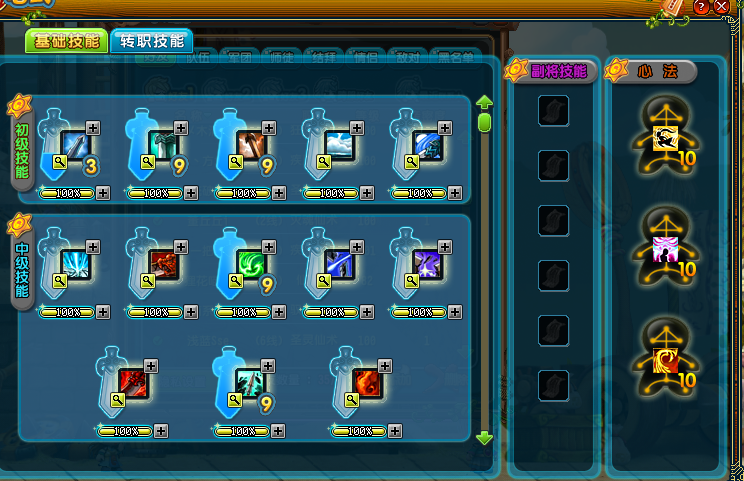Select the yellow dragon 心法 icon
744x481 pixels.
[664, 139]
